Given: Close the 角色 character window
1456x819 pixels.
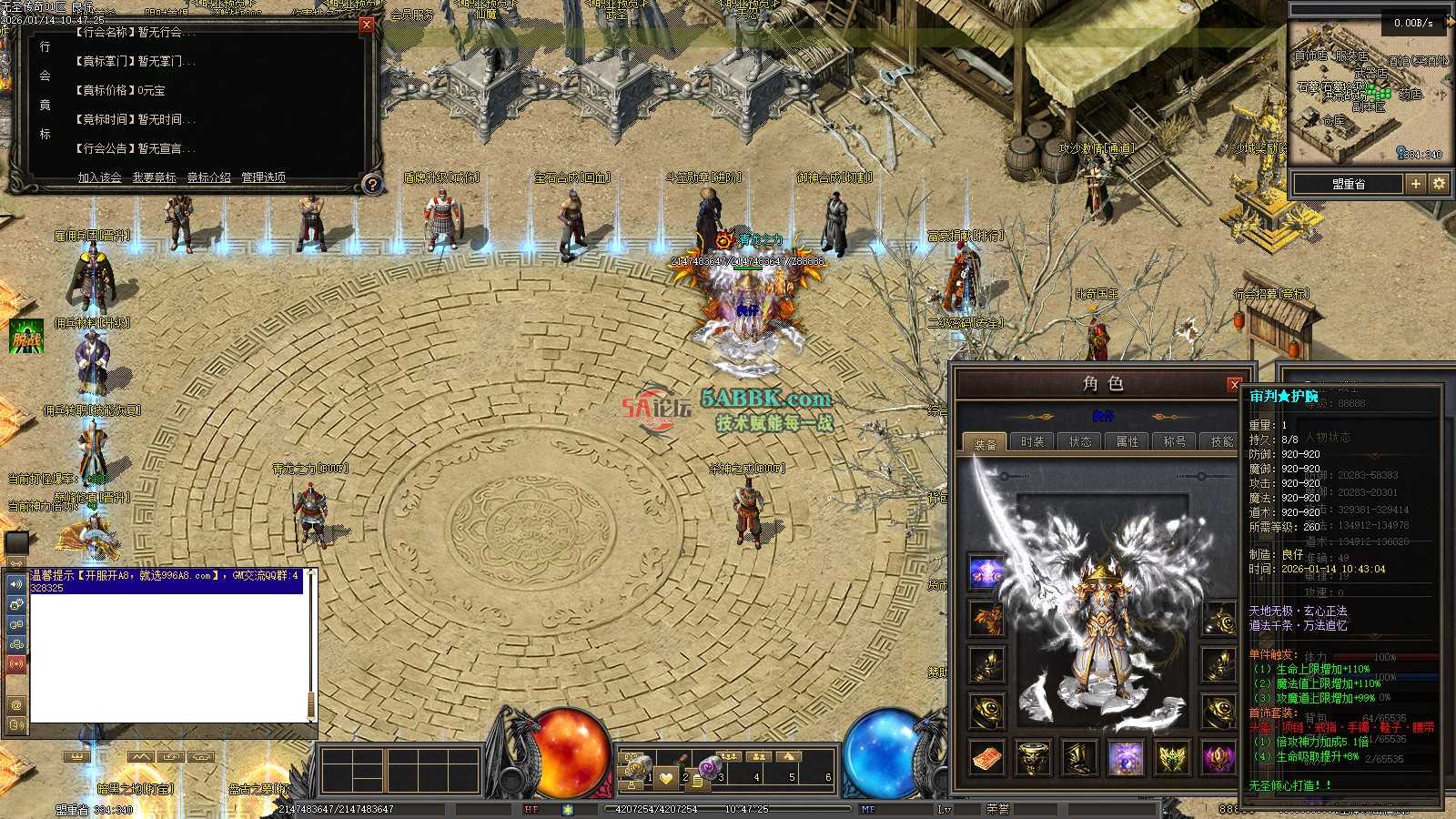Looking at the screenshot, I should (1235, 384).
